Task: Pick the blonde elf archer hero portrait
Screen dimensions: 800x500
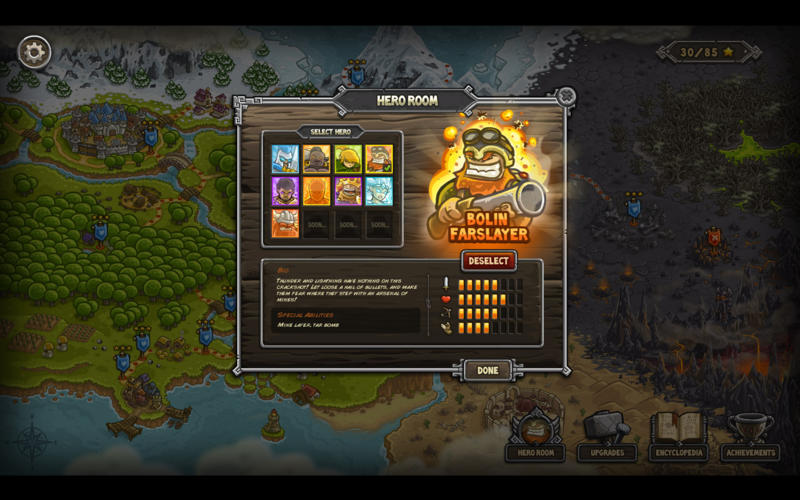Action: (348, 159)
